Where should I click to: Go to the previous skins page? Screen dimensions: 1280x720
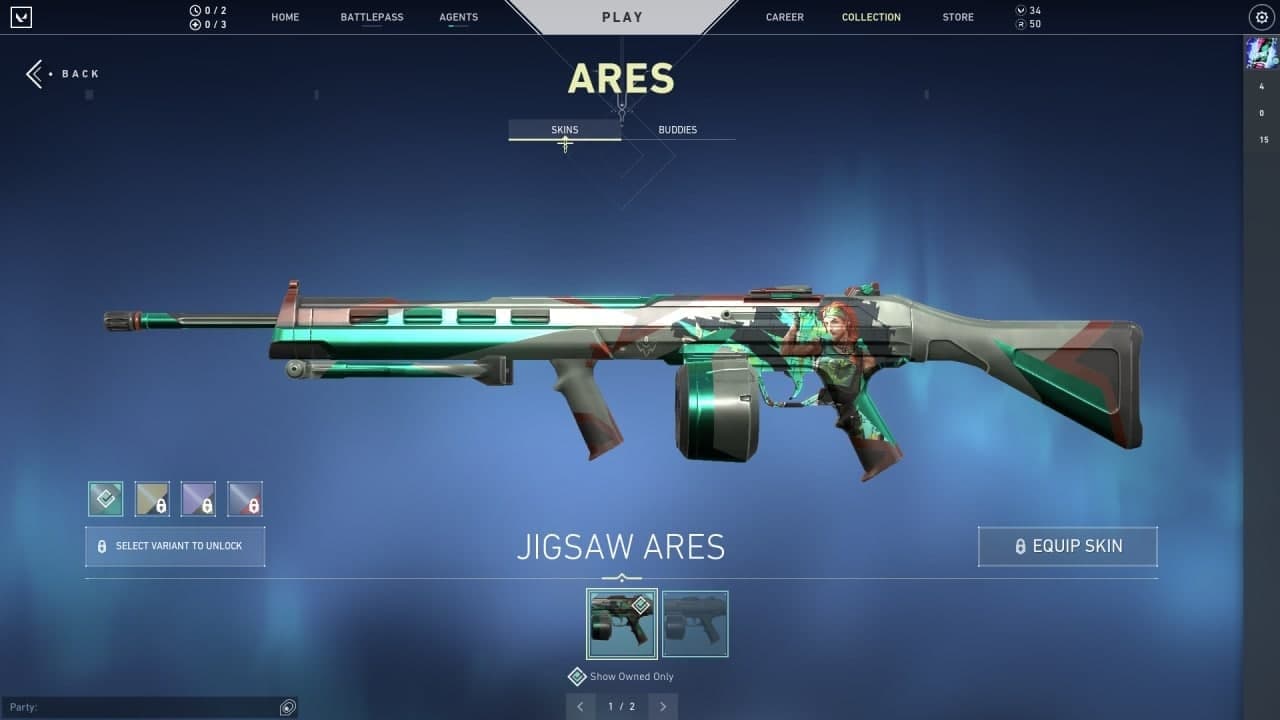coord(580,707)
